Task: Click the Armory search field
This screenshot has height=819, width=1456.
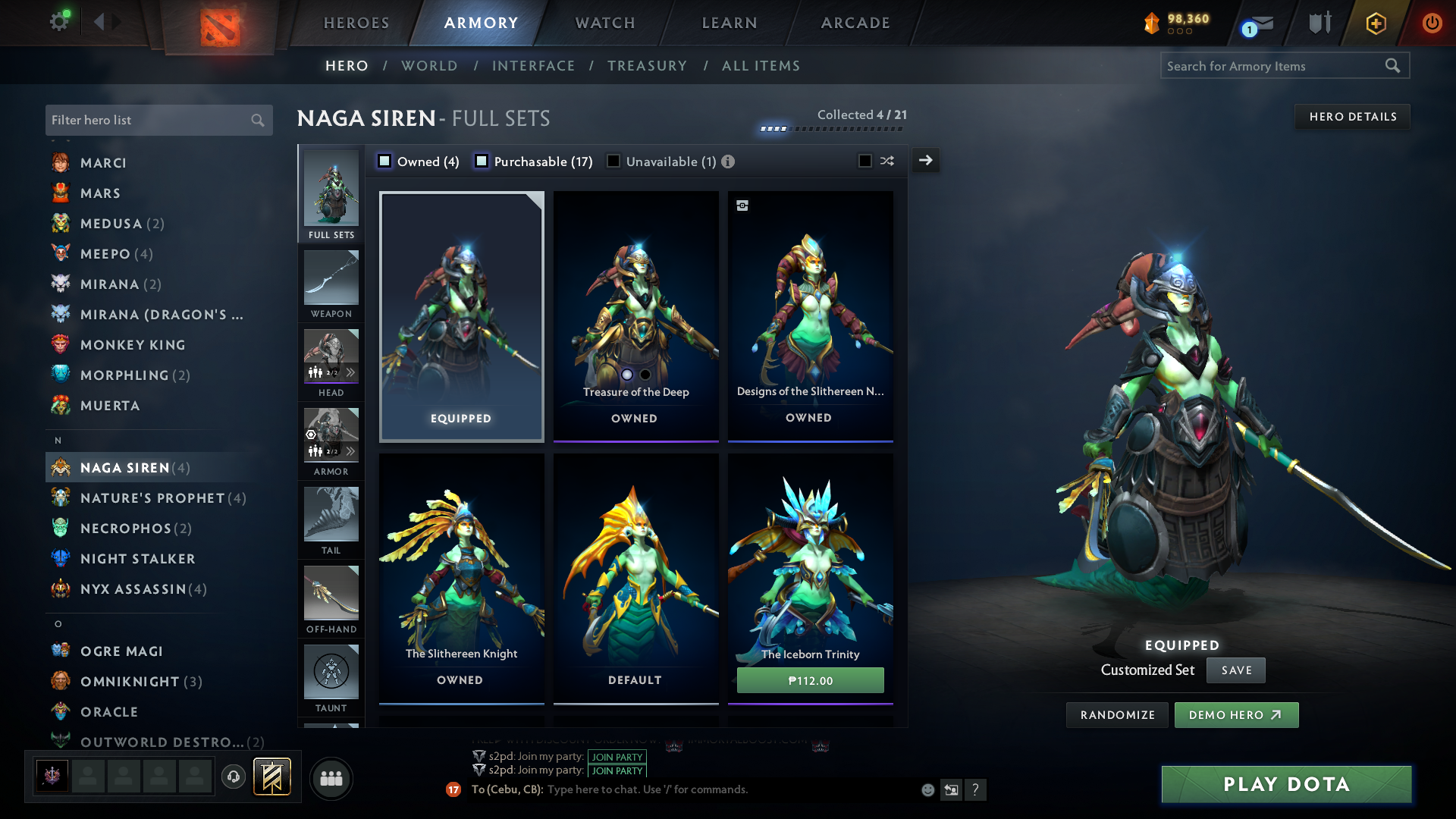Action: [1274, 66]
